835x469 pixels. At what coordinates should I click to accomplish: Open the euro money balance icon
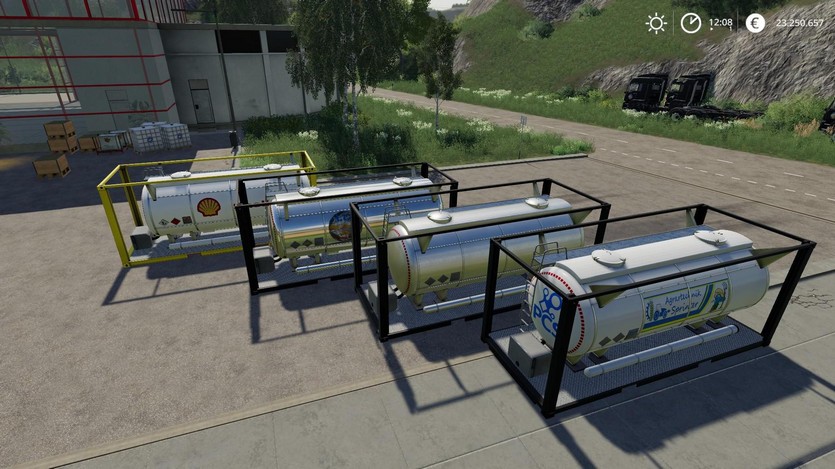pos(755,23)
